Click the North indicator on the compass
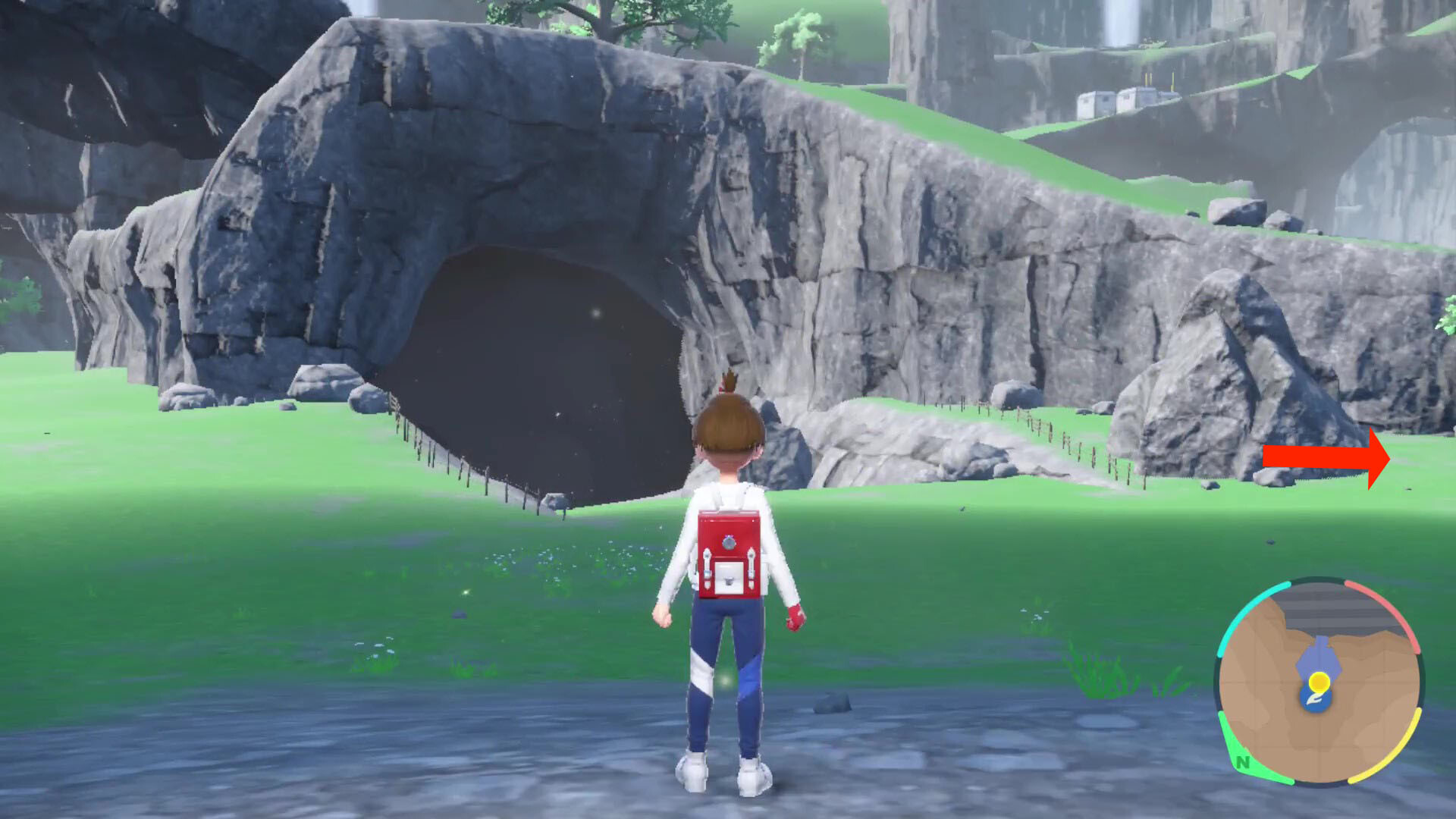This screenshot has width=1456, height=819. pos(1241,761)
